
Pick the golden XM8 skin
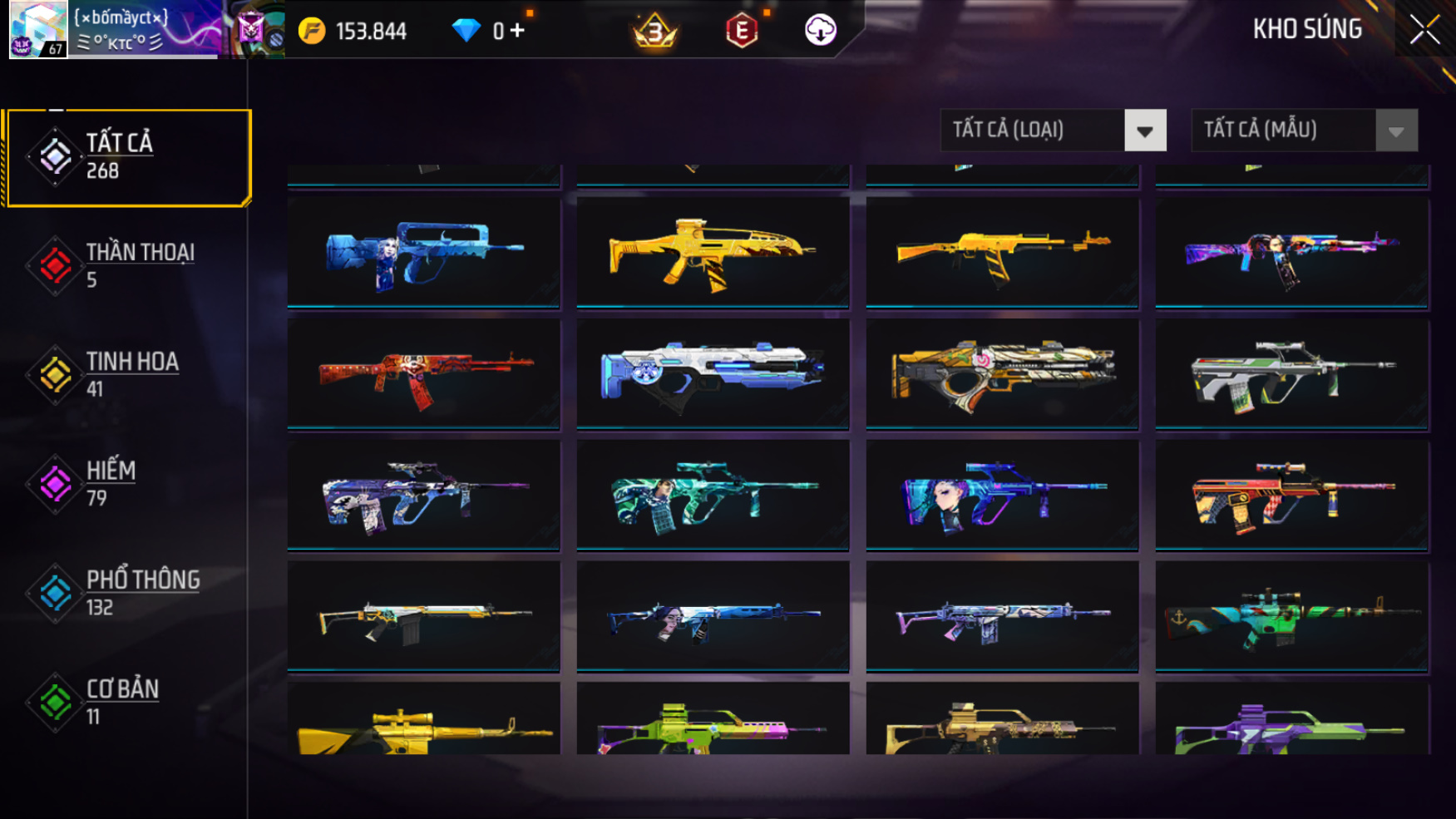point(713,252)
